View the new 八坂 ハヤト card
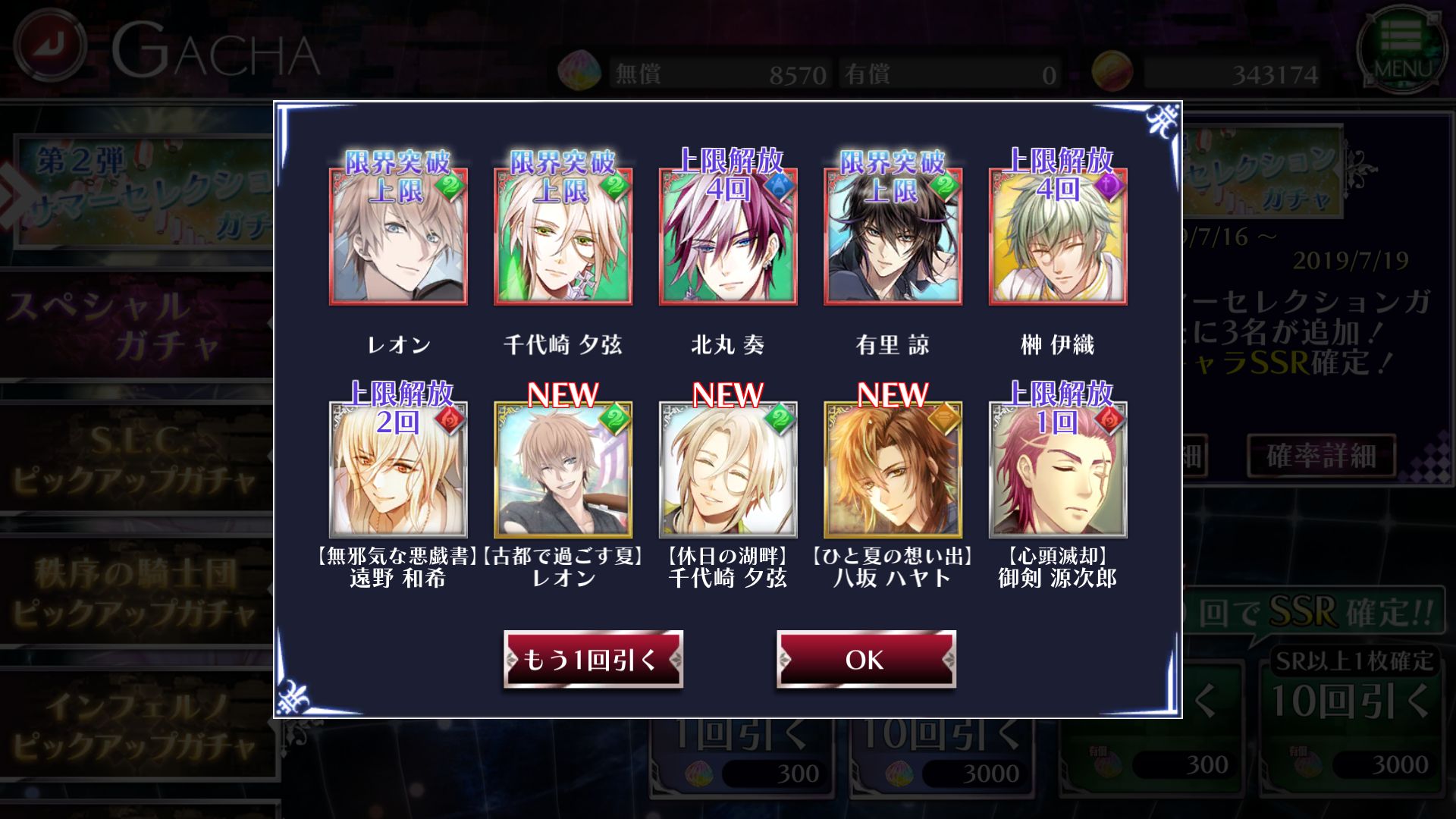 (x=893, y=470)
